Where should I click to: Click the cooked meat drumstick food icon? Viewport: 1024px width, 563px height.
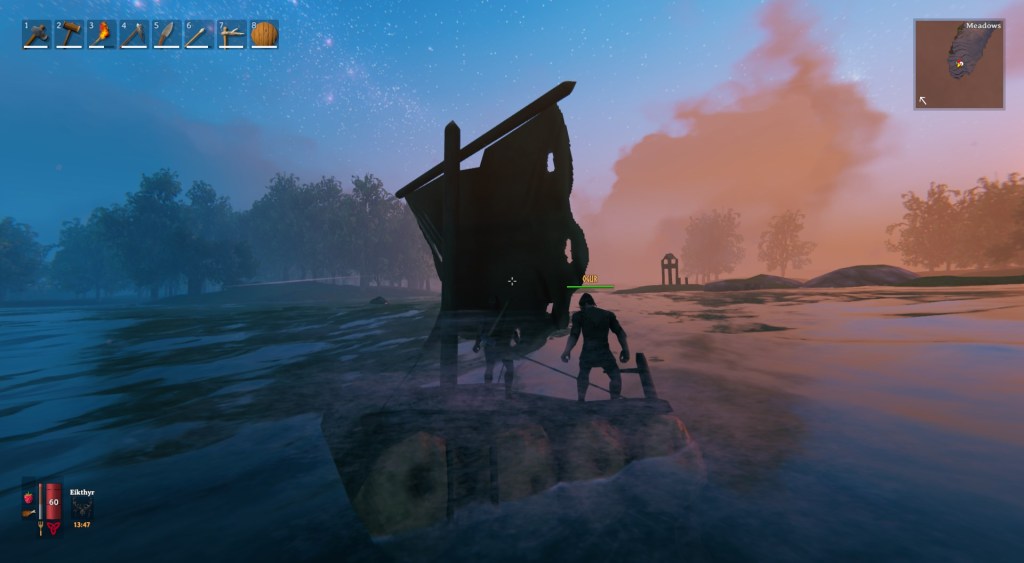pyautogui.click(x=29, y=514)
